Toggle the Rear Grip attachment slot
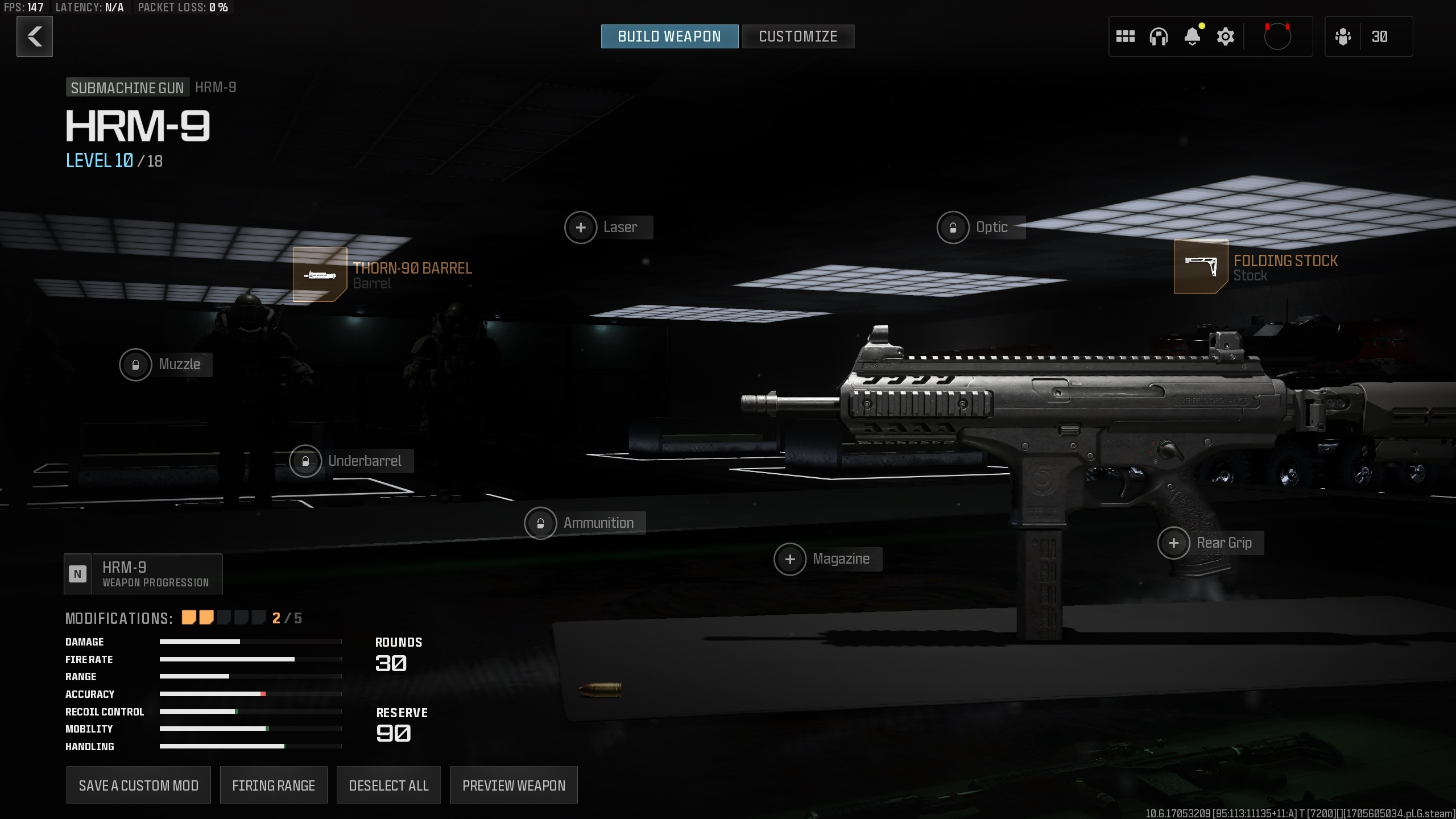The image size is (1456, 819). [x=1174, y=543]
